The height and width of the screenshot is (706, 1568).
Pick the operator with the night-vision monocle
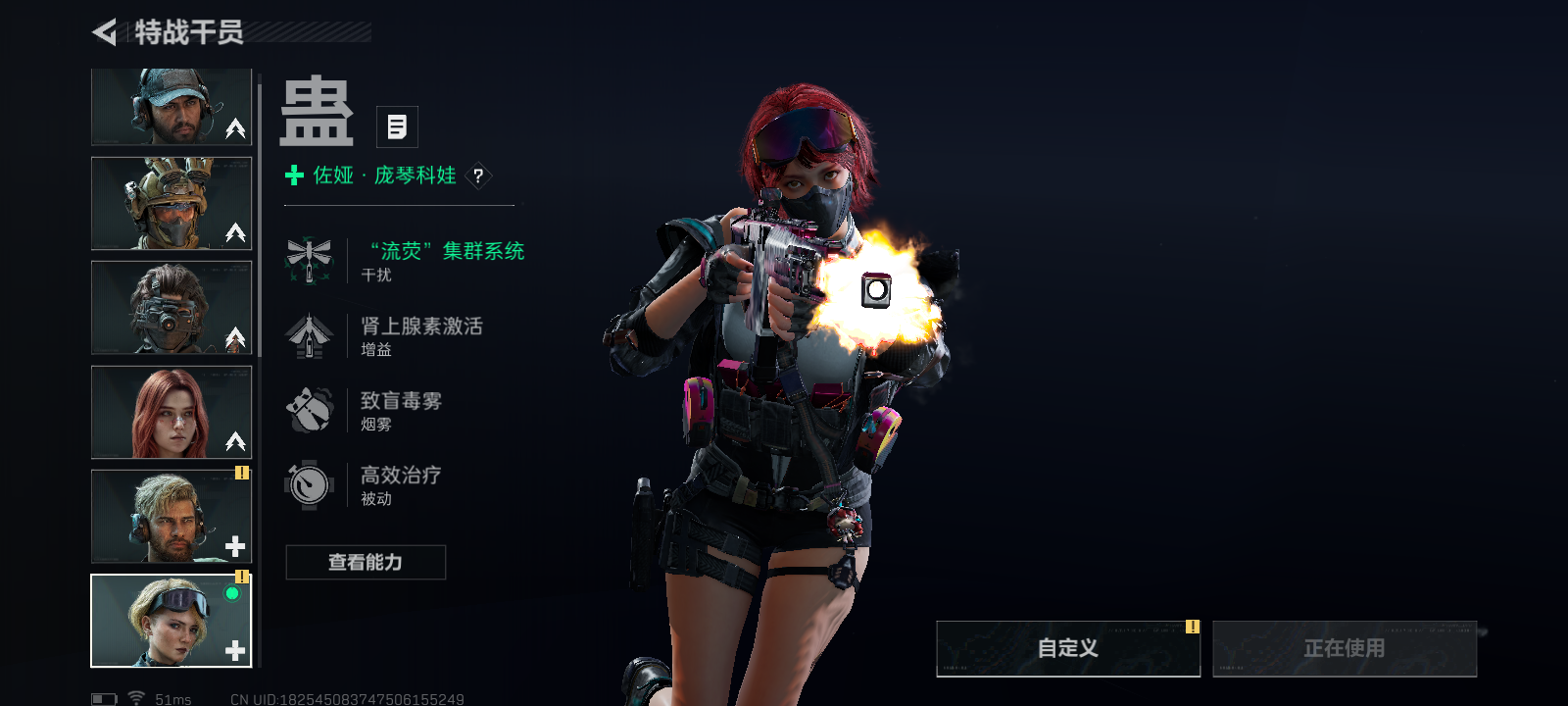point(171,307)
